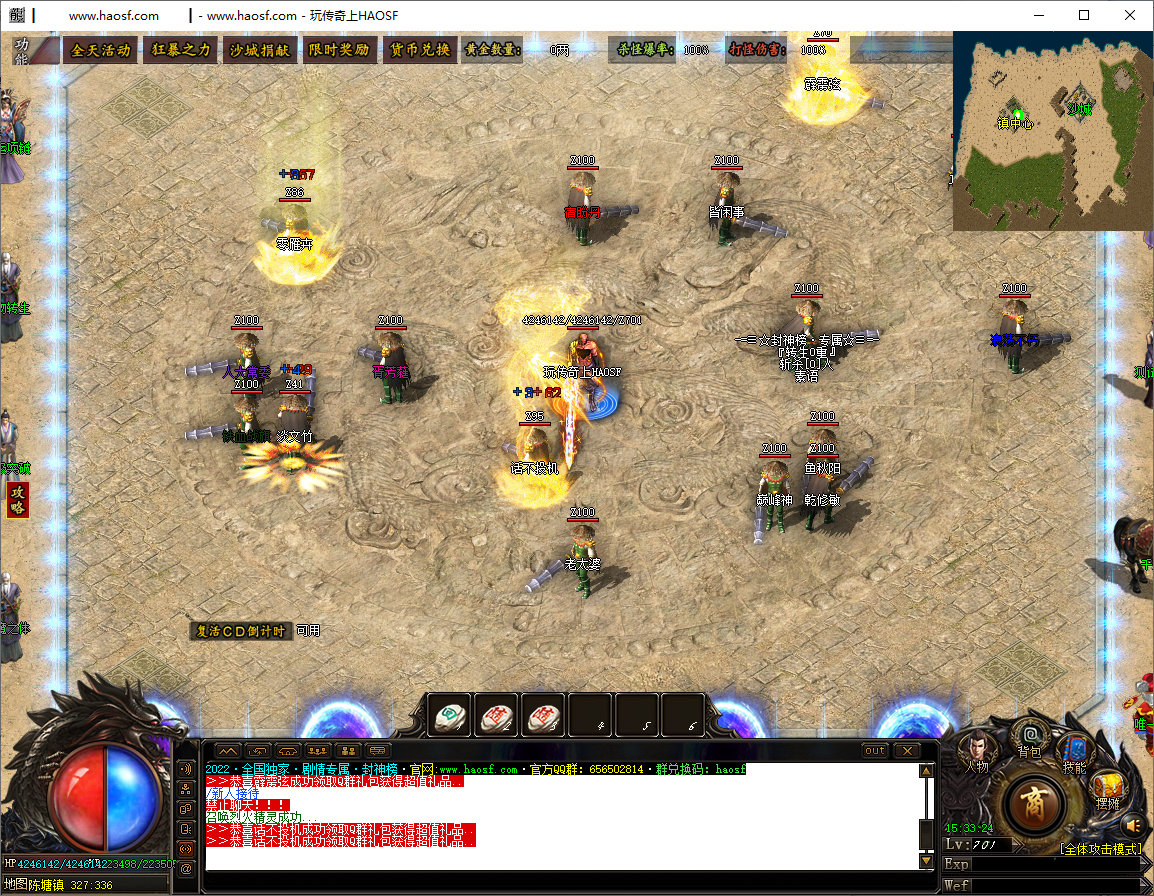Click the 狂暴之力 button
This screenshot has width=1154, height=896.
tap(181, 50)
